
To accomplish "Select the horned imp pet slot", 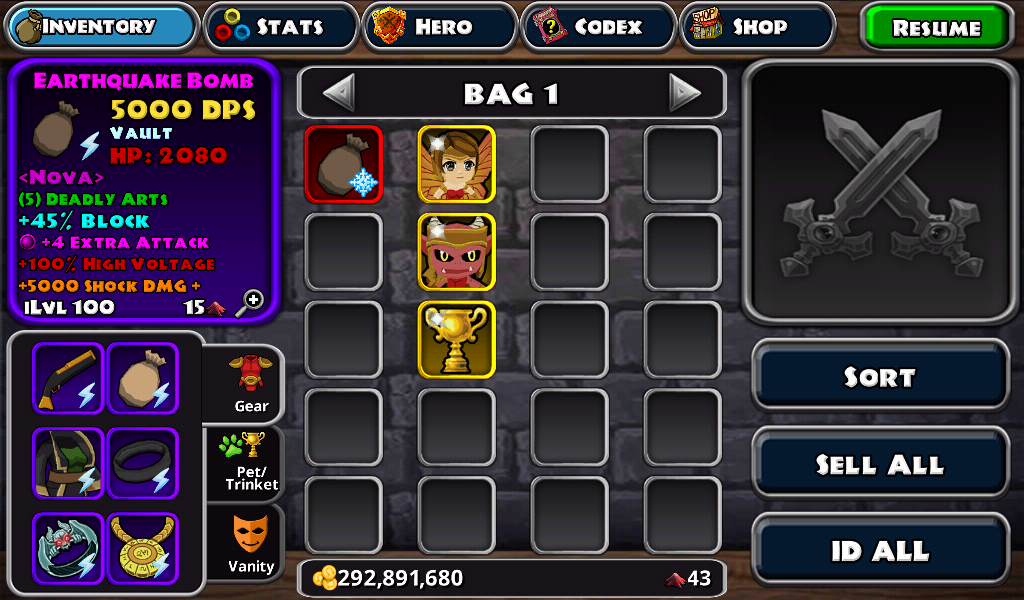I will pyautogui.click(x=457, y=252).
